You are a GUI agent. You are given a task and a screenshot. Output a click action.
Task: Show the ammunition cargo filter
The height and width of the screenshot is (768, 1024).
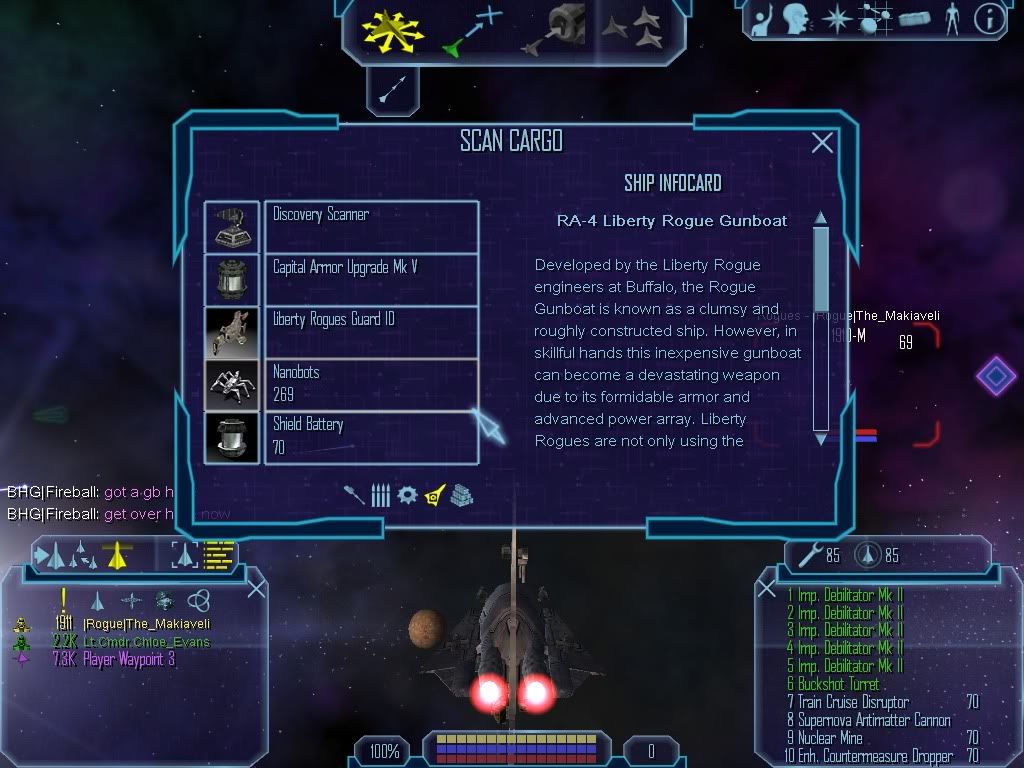pyautogui.click(x=381, y=495)
